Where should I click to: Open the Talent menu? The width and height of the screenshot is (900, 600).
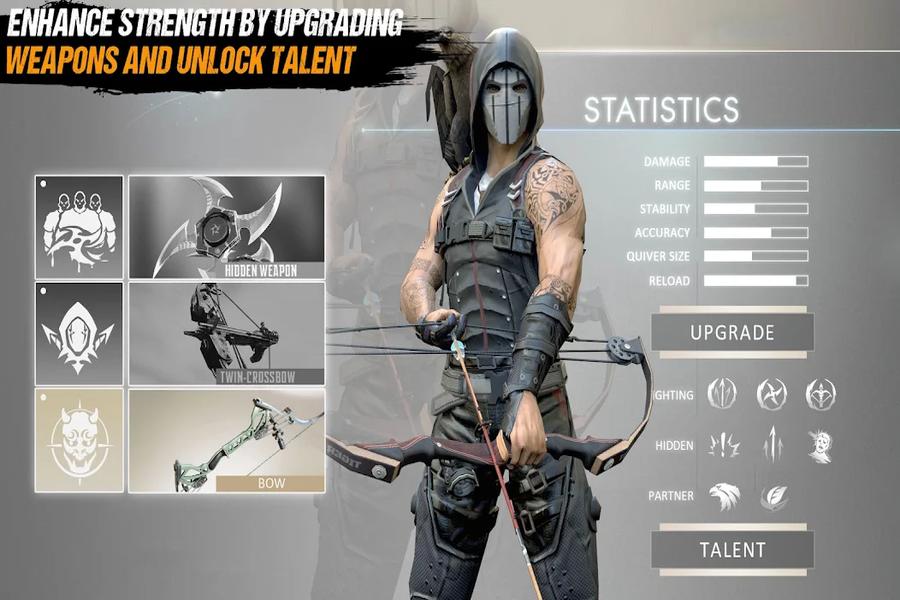(732, 549)
